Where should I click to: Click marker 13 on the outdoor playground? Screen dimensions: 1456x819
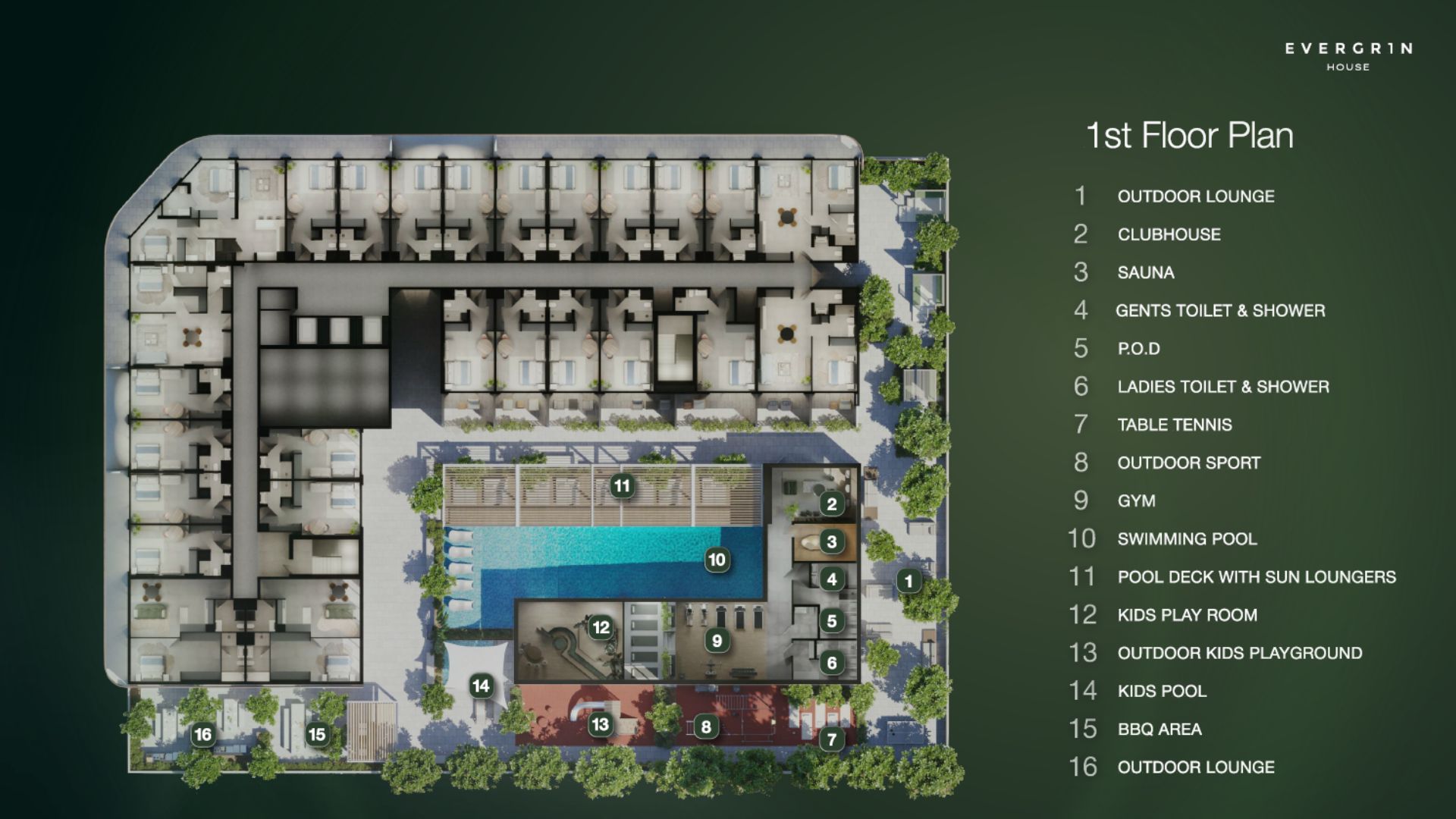click(600, 724)
